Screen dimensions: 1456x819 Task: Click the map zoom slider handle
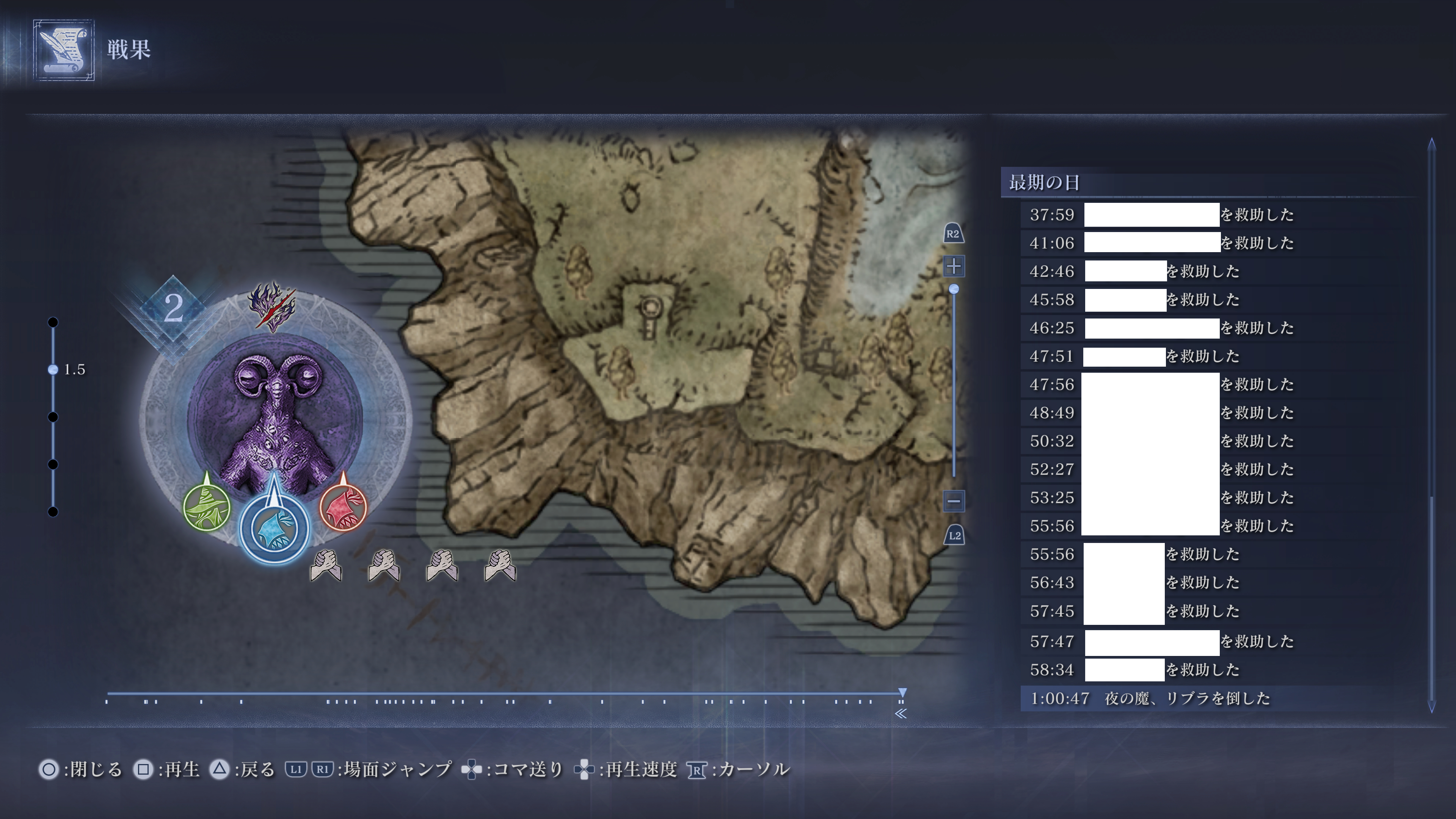tap(954, 289)
